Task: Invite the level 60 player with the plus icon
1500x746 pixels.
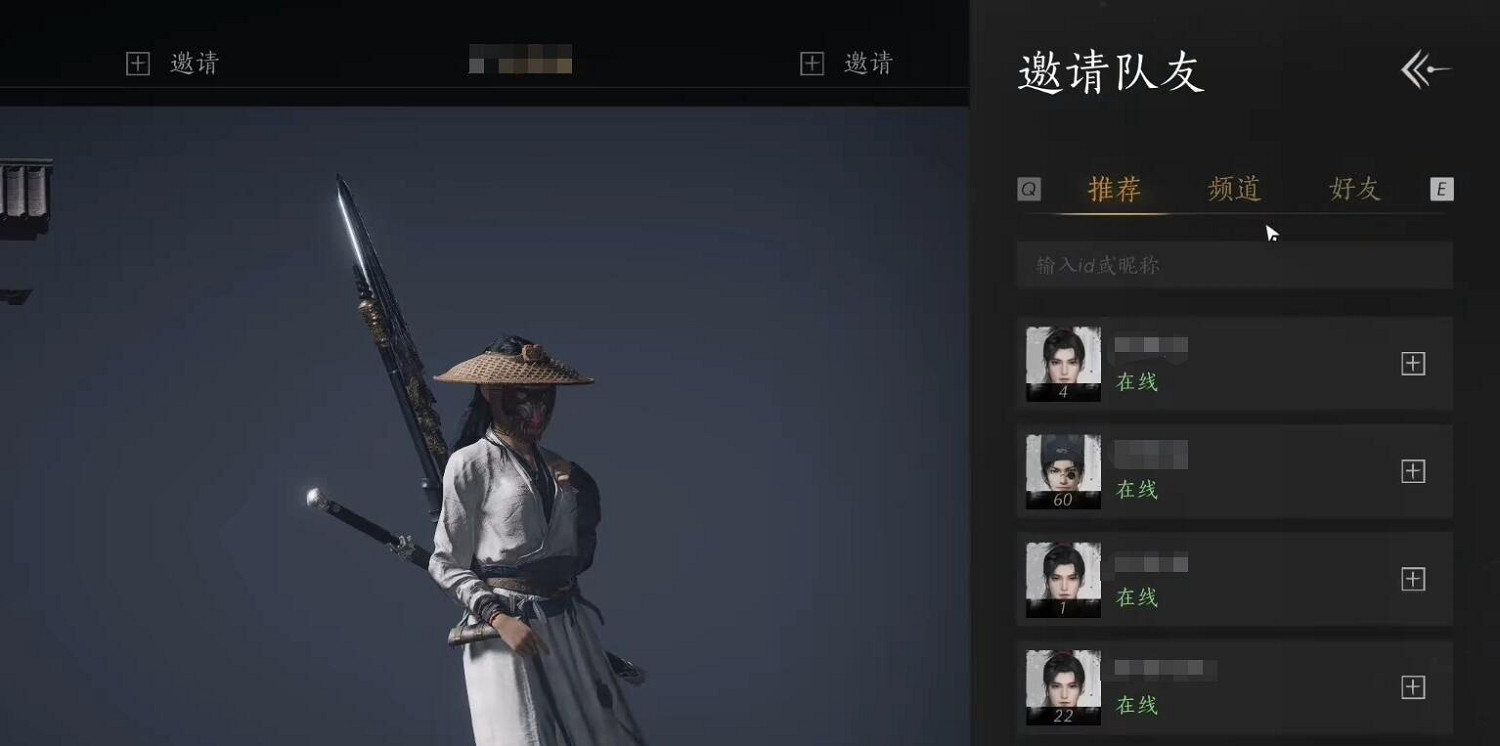Action: [x=1414, y=472]
